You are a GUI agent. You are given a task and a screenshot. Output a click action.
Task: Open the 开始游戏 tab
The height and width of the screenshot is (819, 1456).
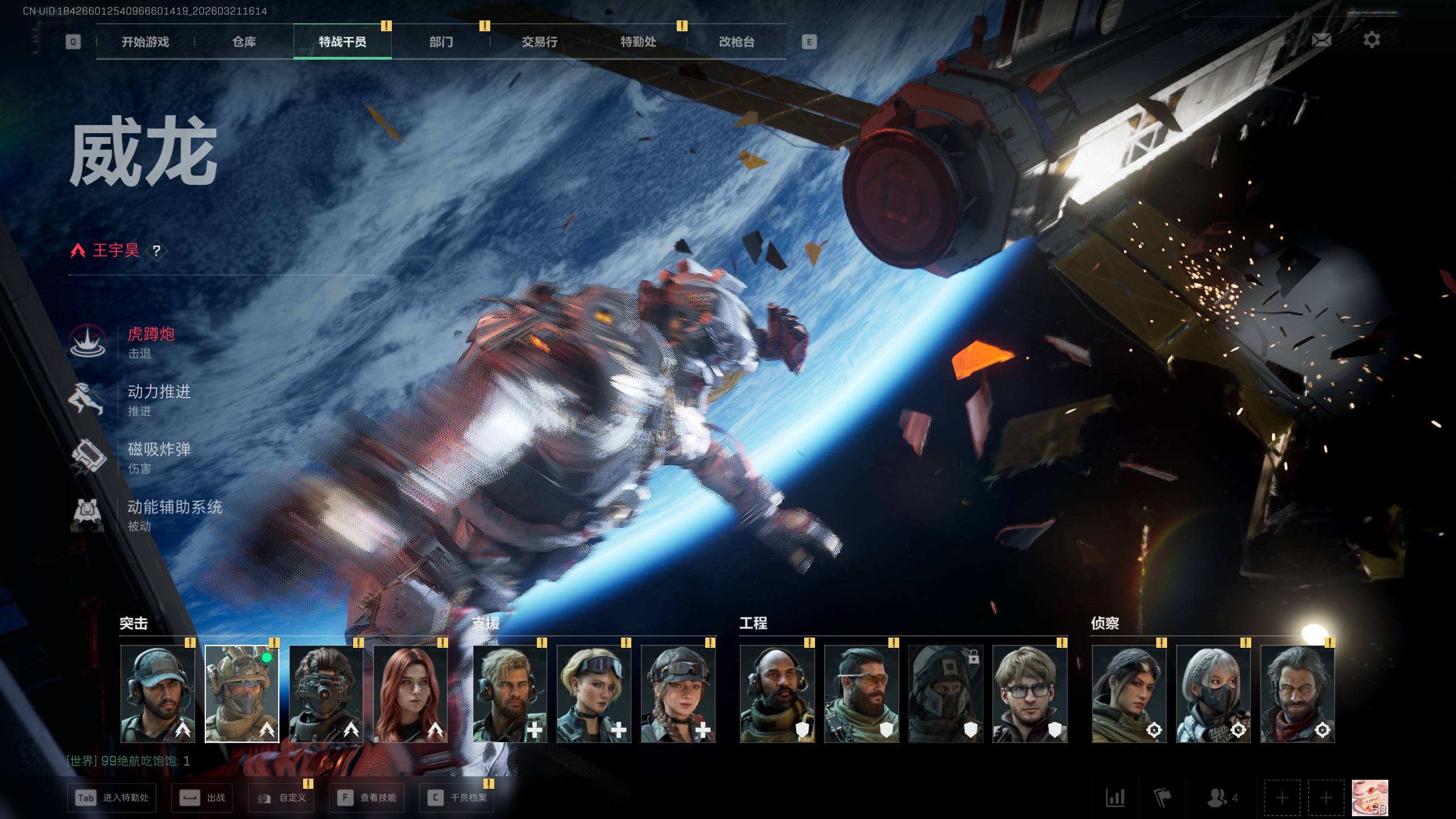145,42
